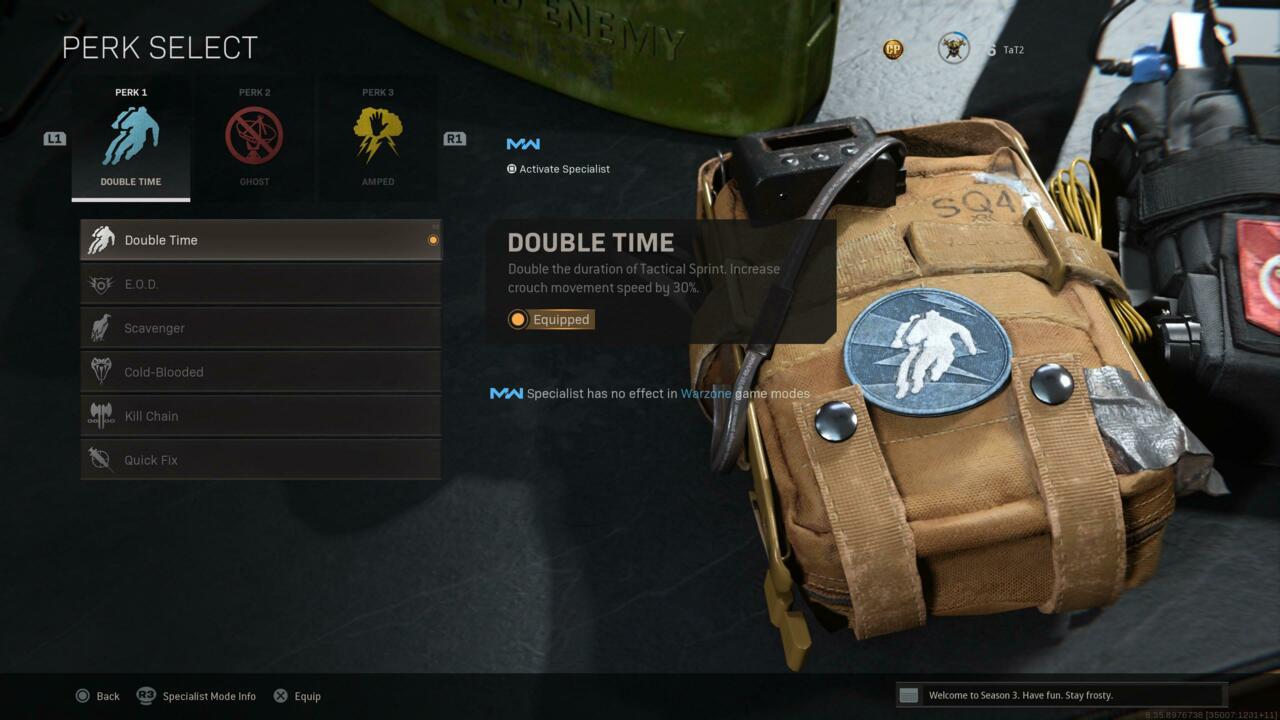Choose the Kill Chain perk
Viewport: 1280px width, 720px height.
click(260, 416)
